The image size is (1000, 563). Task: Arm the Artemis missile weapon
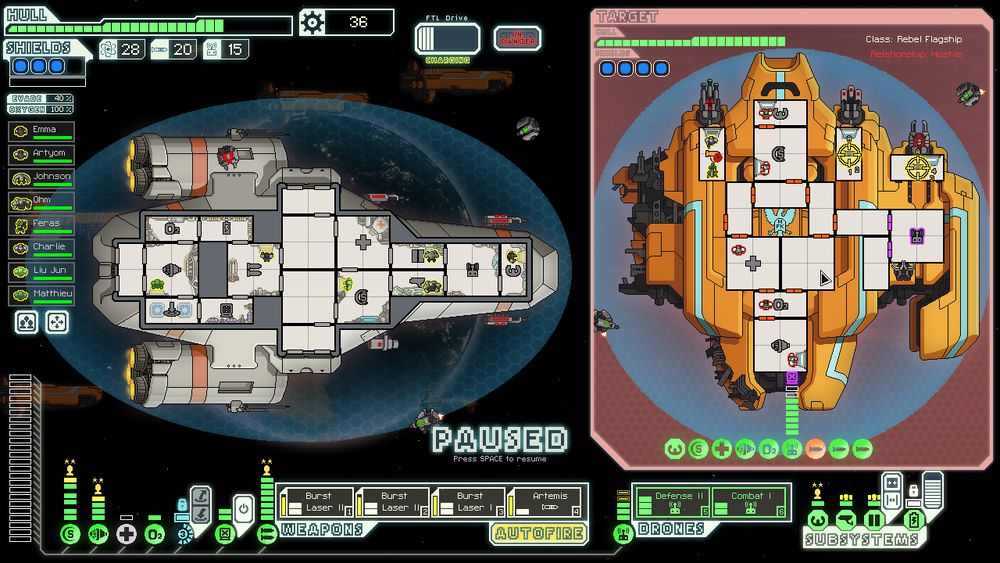coord(545,502)
